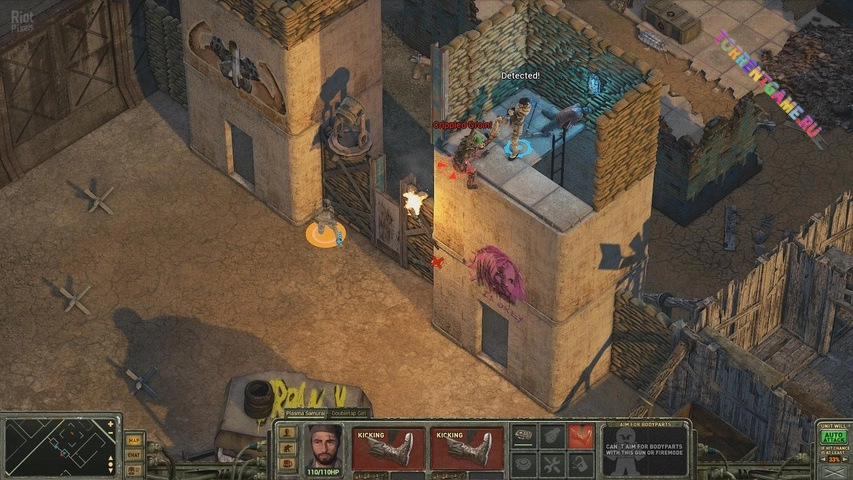Click the character portrait showing 110/110HP
The image size is (853, 480).
pos(320,447)
